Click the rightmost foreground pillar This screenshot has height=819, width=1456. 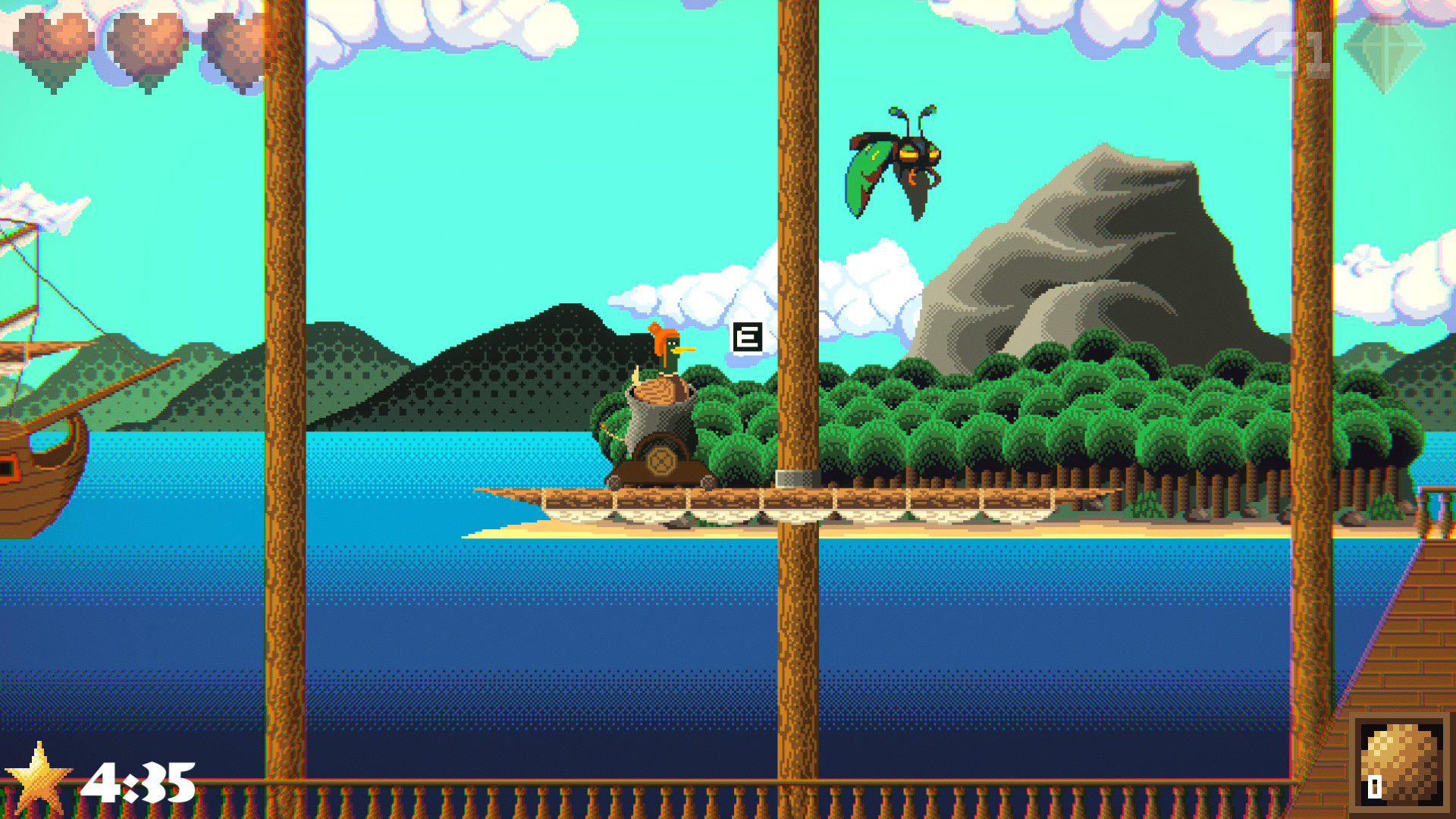1308,379
